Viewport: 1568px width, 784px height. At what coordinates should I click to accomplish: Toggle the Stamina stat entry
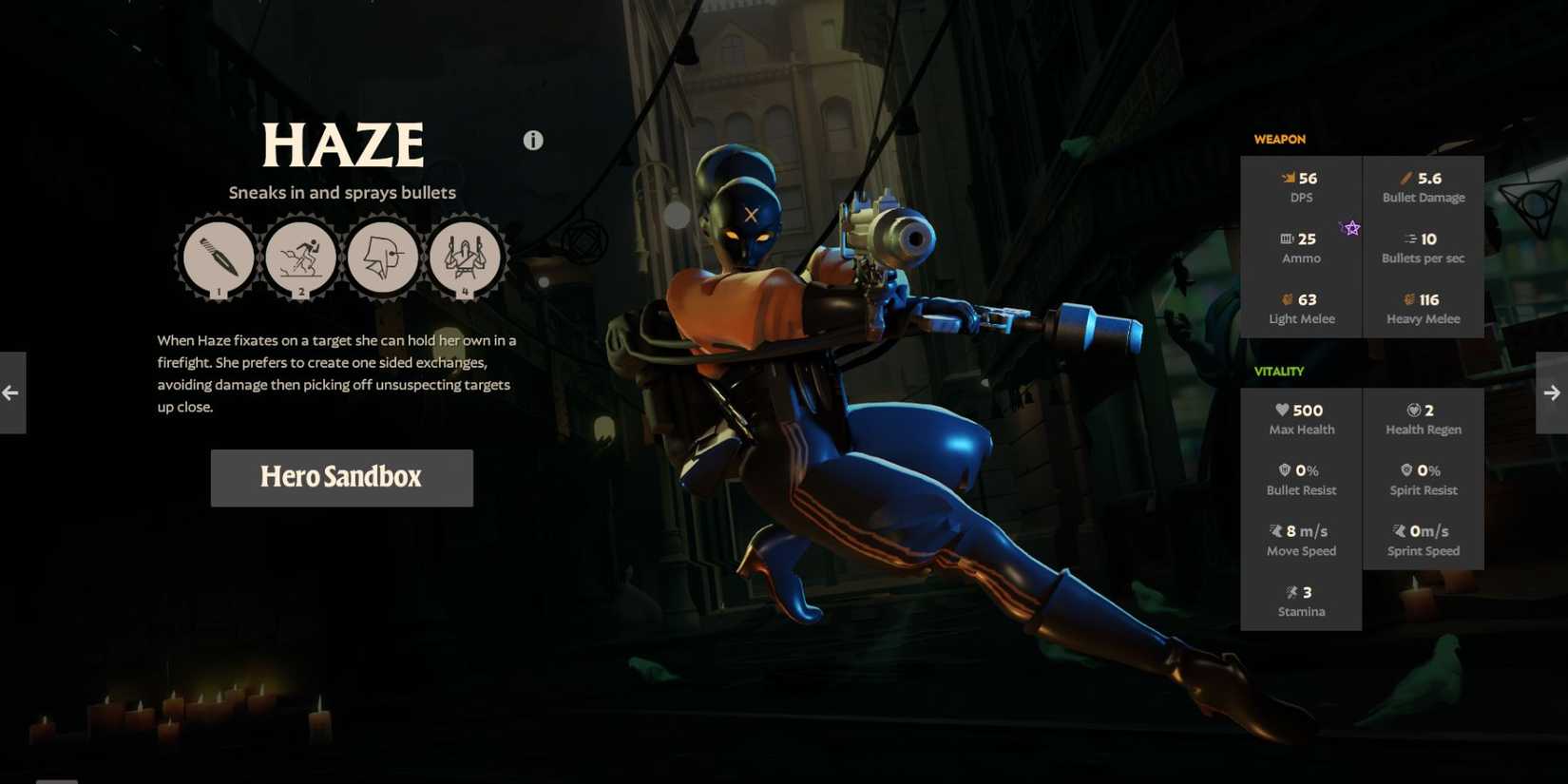pyautogui.click(x=1302, y=601)
